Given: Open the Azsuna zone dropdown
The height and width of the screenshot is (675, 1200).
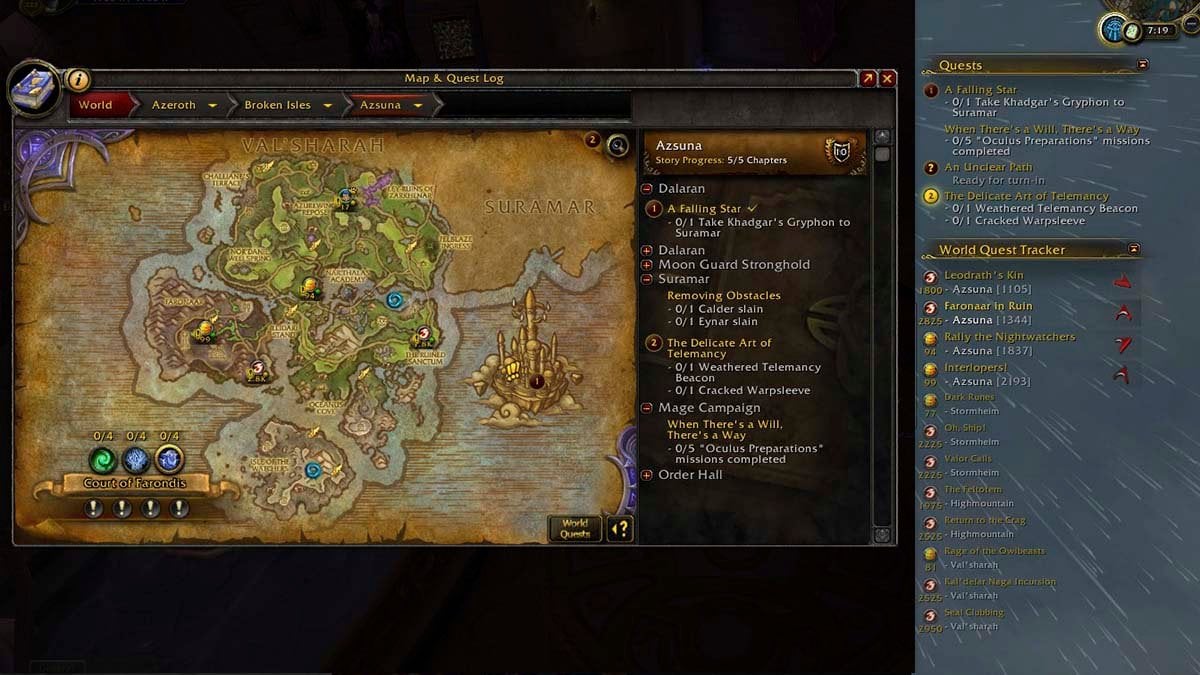Looking at the screenshot, I should tap(417, 105).
